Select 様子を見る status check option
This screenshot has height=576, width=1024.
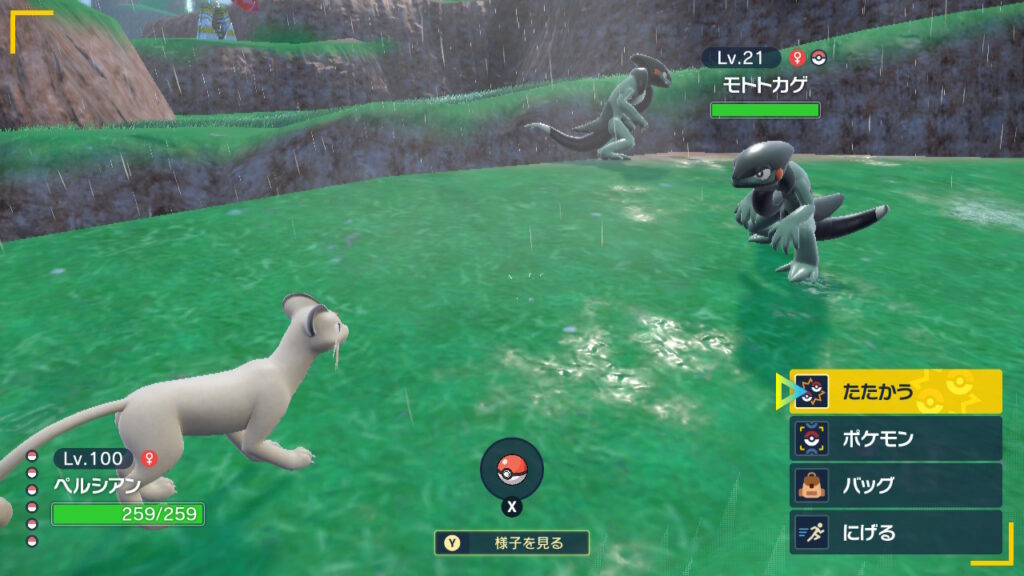(x=512, y=543)
